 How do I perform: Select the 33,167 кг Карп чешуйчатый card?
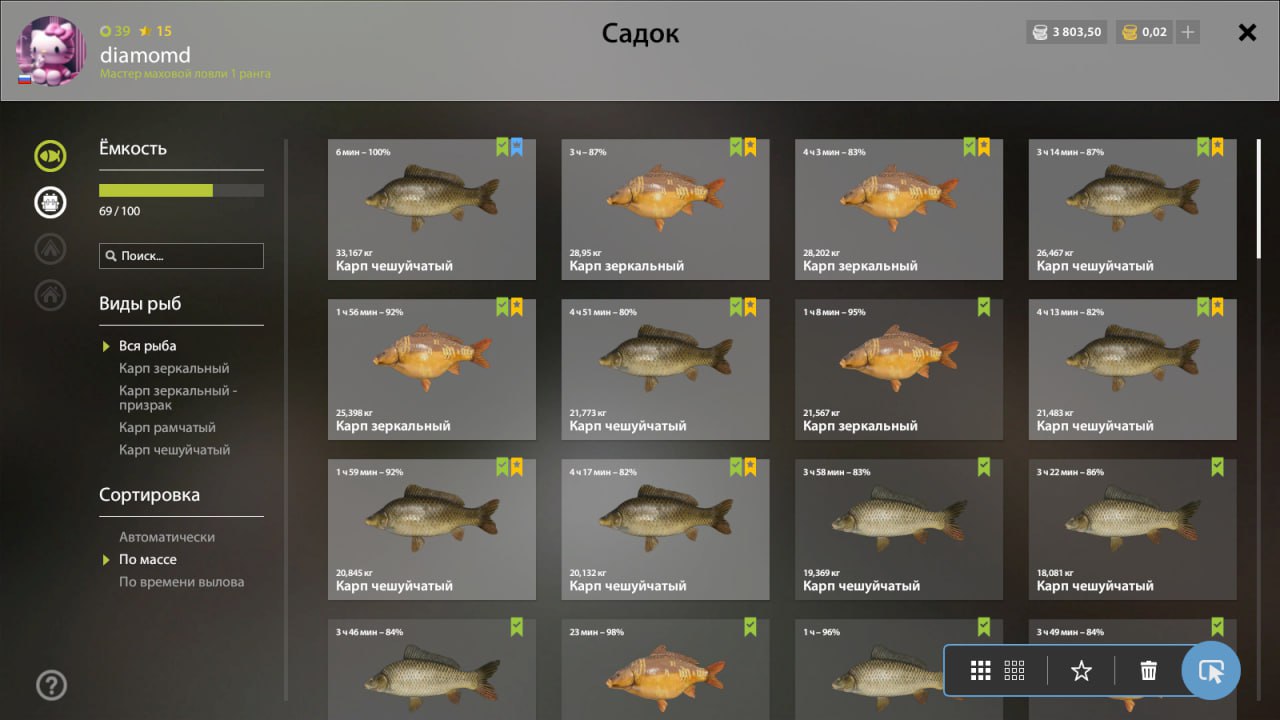point(432,209)
